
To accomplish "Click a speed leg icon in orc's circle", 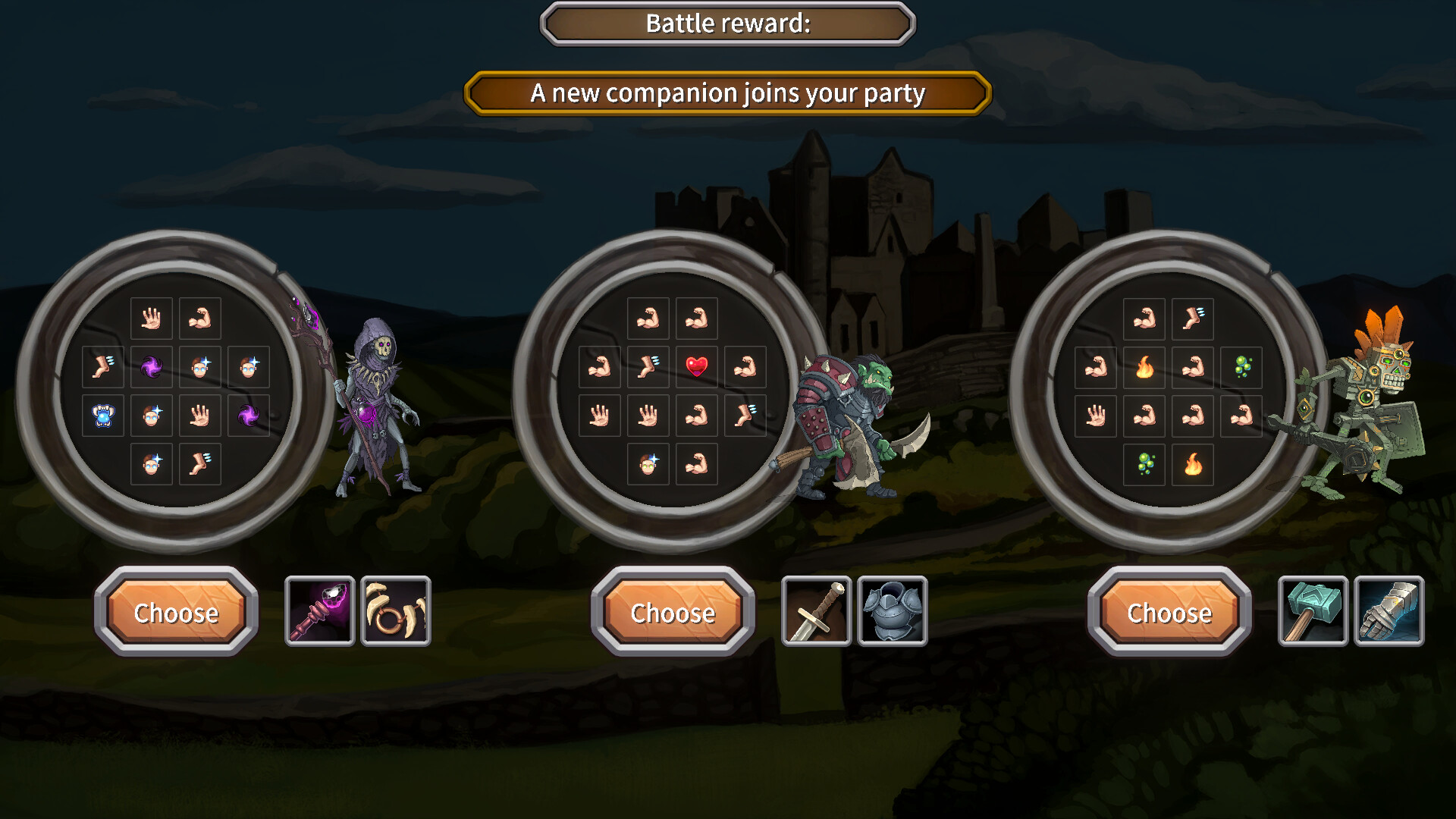I will 647,367.
